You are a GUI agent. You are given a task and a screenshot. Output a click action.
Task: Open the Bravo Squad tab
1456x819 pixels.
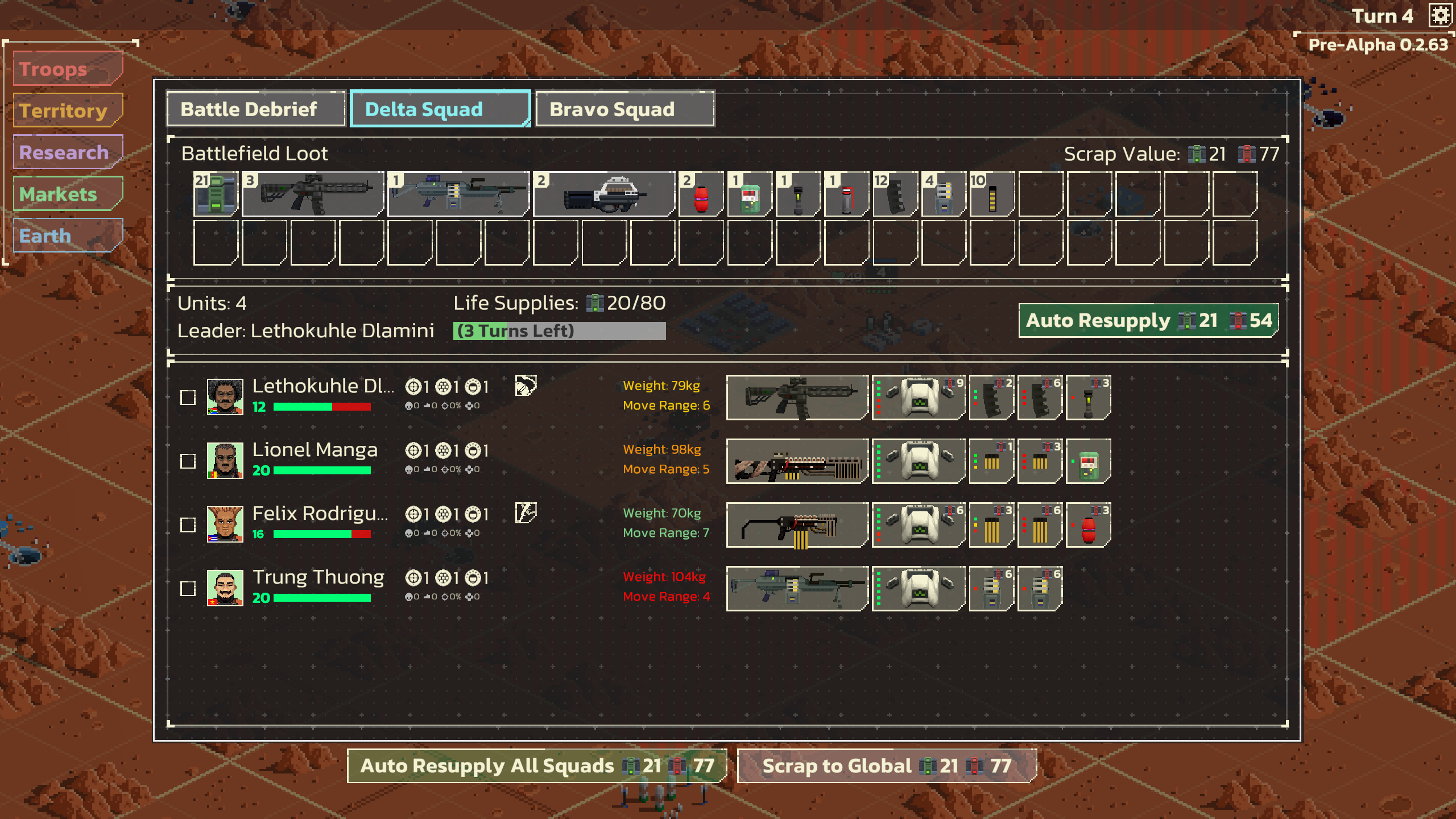(624, 109)
